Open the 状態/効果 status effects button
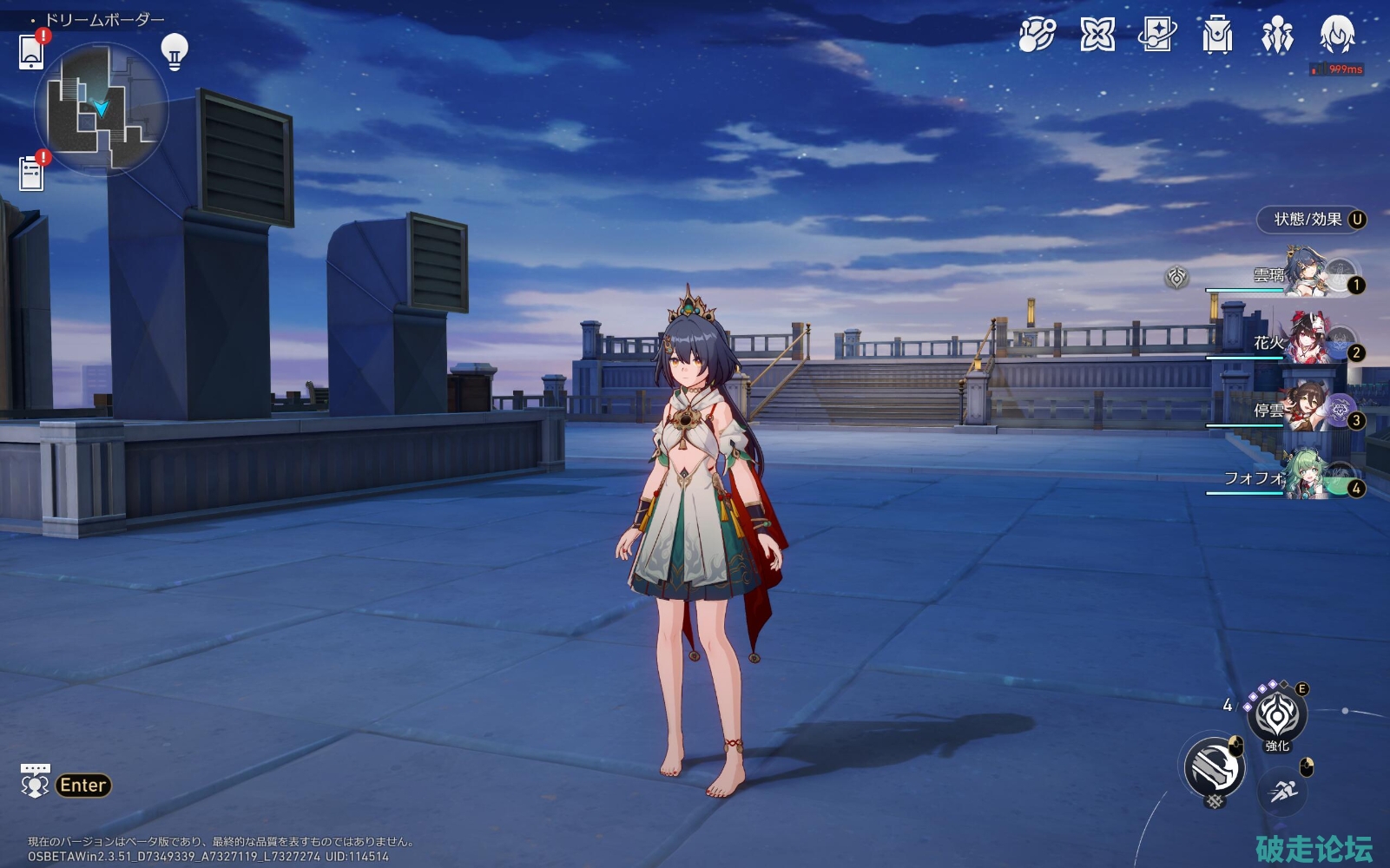The height and width of the screenshot is (868, 1390). click(x=1311, y=220)
